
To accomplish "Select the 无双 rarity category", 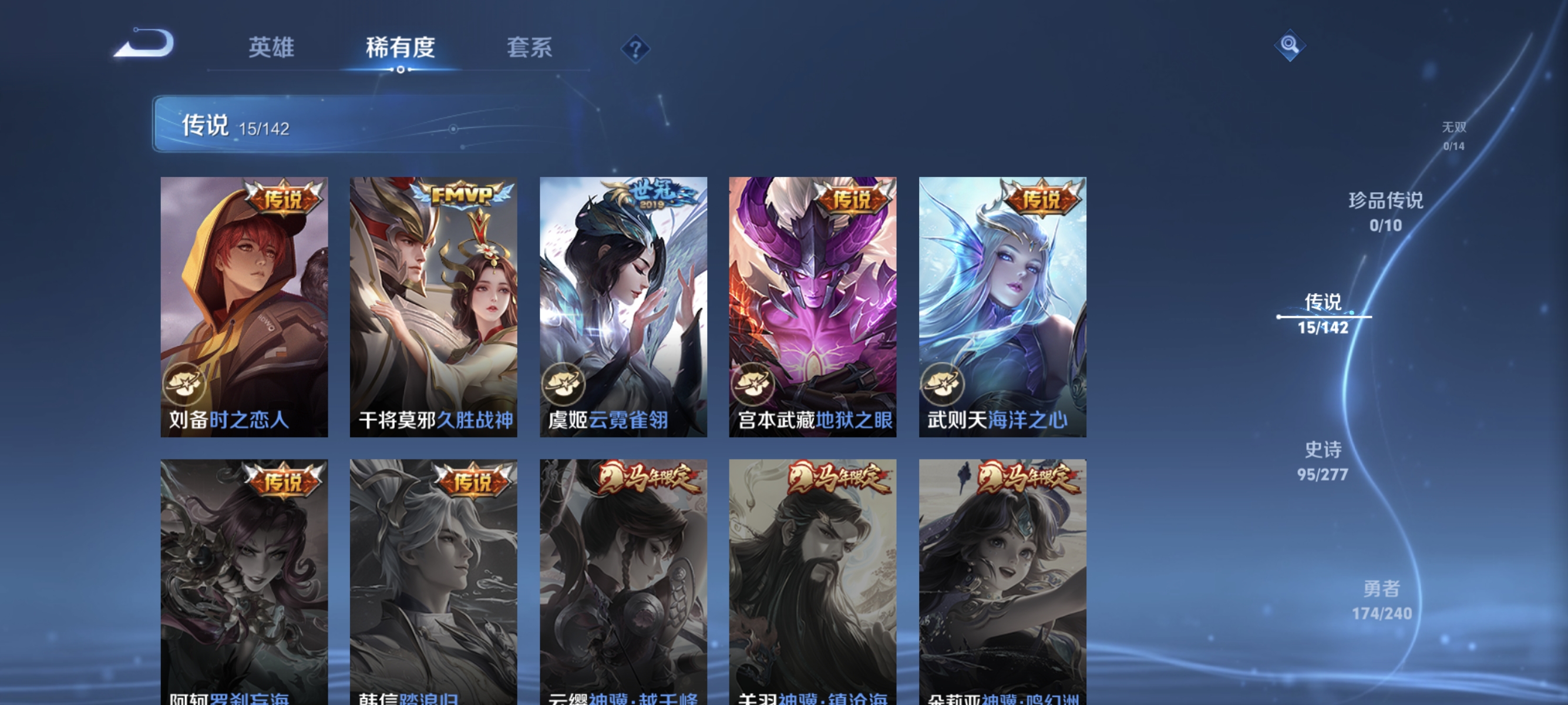I will click(1455, 135).
